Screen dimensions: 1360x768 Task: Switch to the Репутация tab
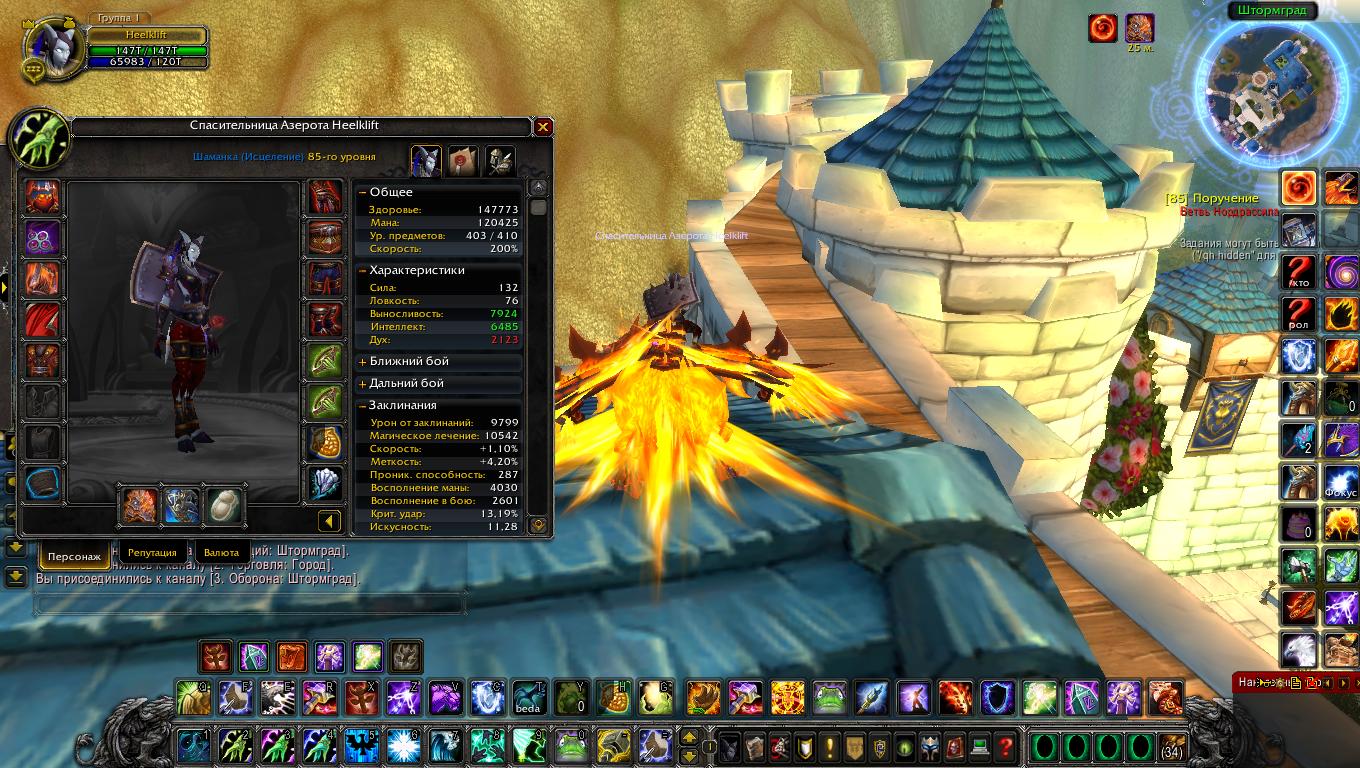[x=152, y=552]
